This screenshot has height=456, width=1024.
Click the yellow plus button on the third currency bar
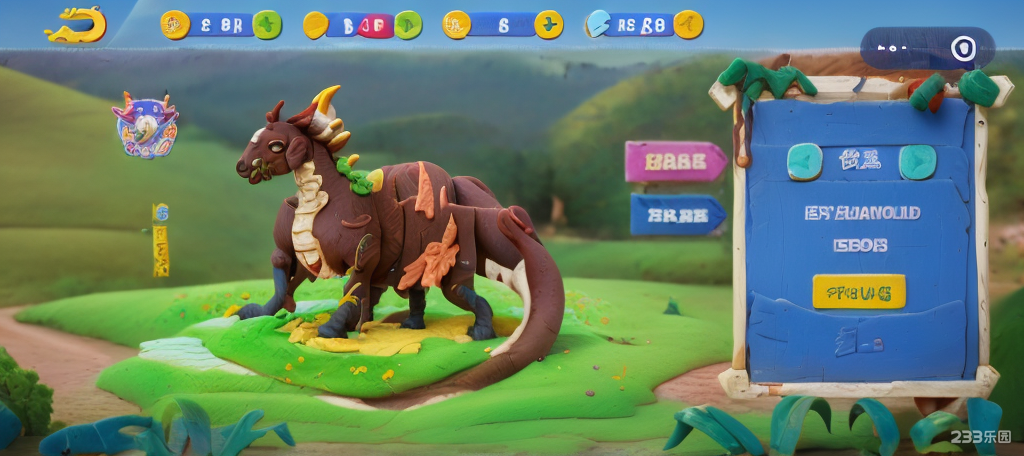(x=548, y=25)
